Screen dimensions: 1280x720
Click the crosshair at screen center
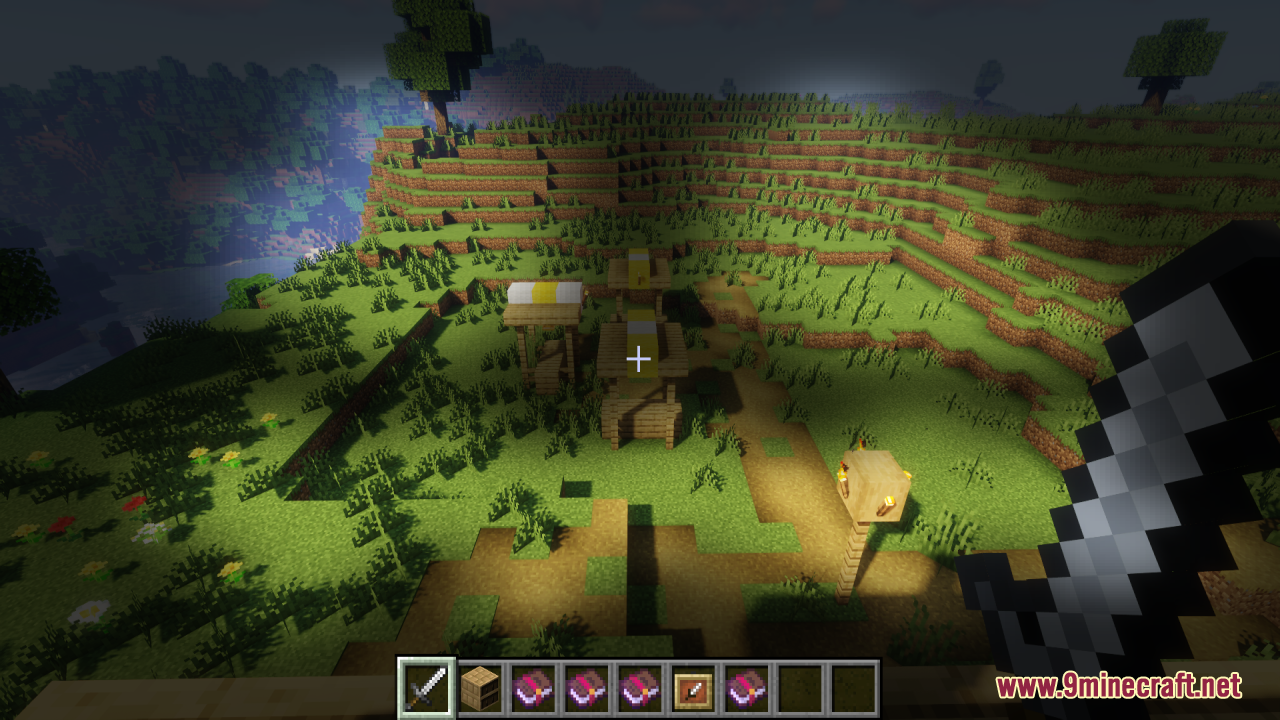639,357
